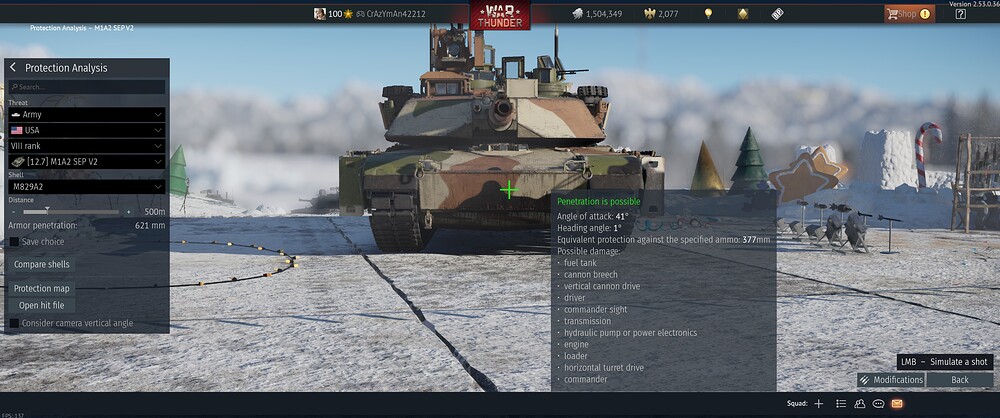
Task: Open the M1A2 SEP V2 vehicle dropdown
Action: point(86,161)
